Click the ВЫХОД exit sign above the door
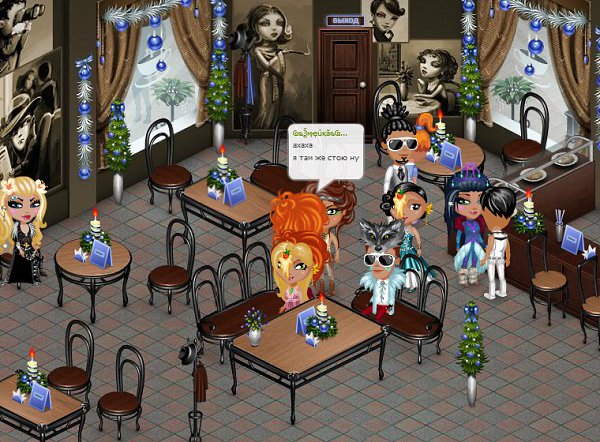 (x=344, y=19)
